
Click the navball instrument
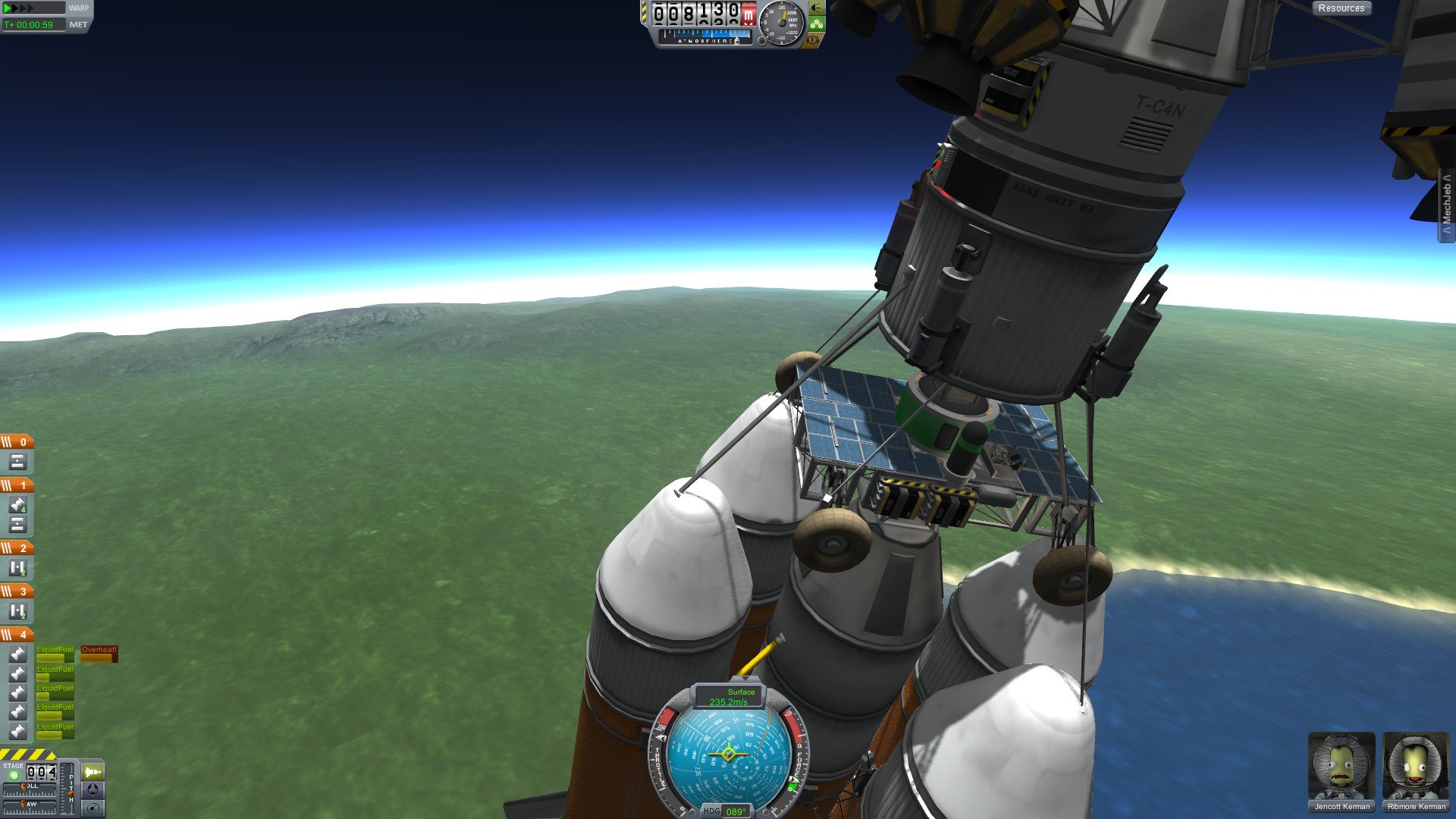click(729, 754)
